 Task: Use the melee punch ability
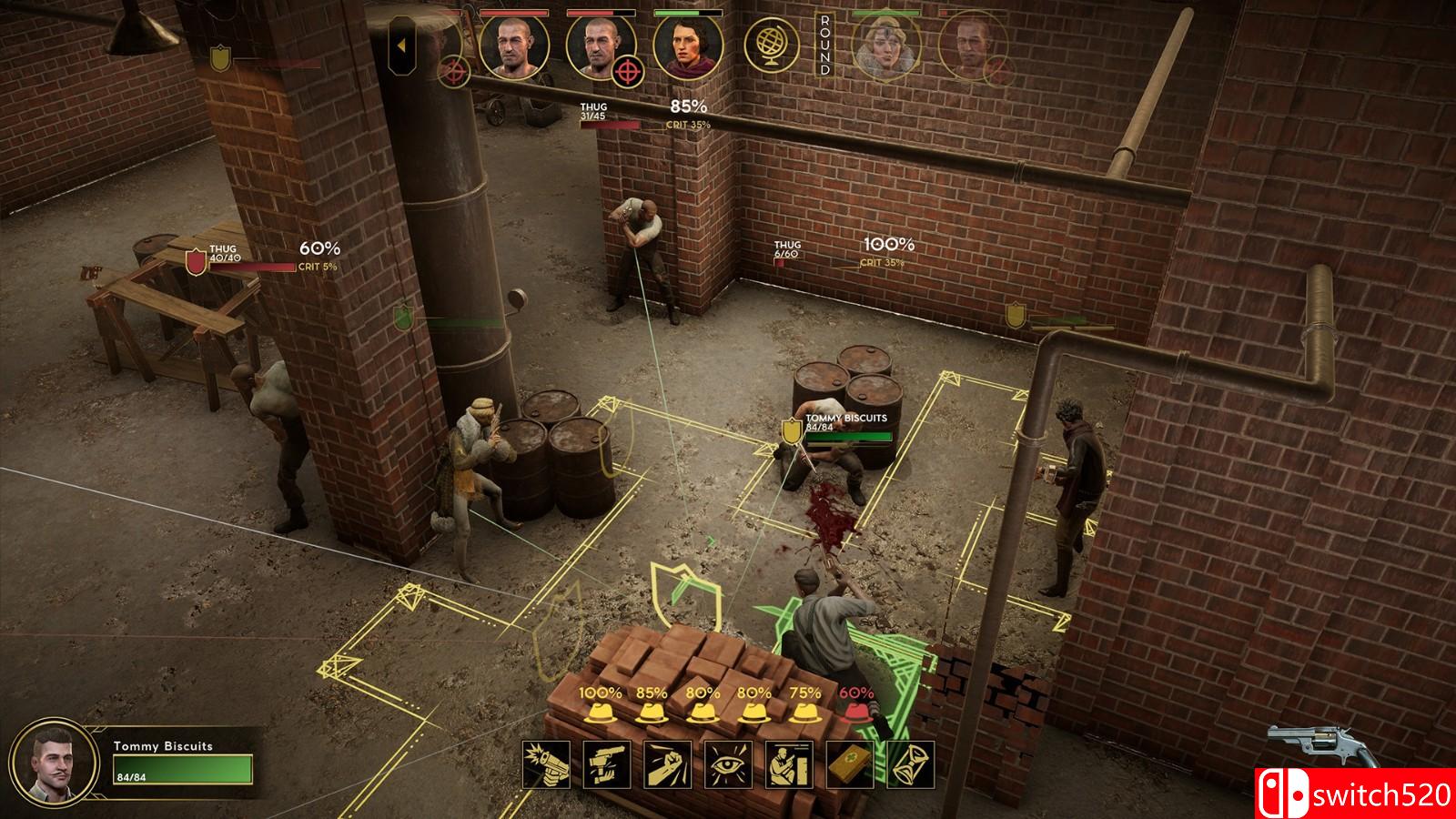[668, 764]
